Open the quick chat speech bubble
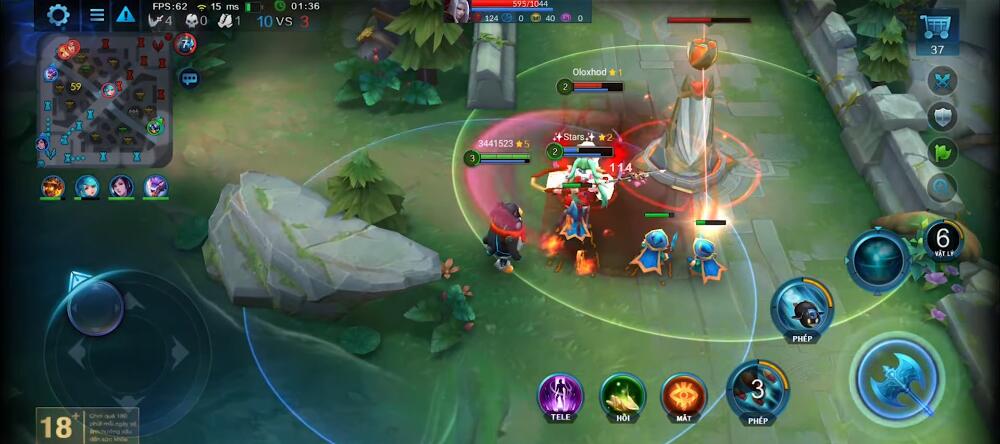The width and height of the screenshot is (1000, 444). pyautogui.click(x=188, y=77)
